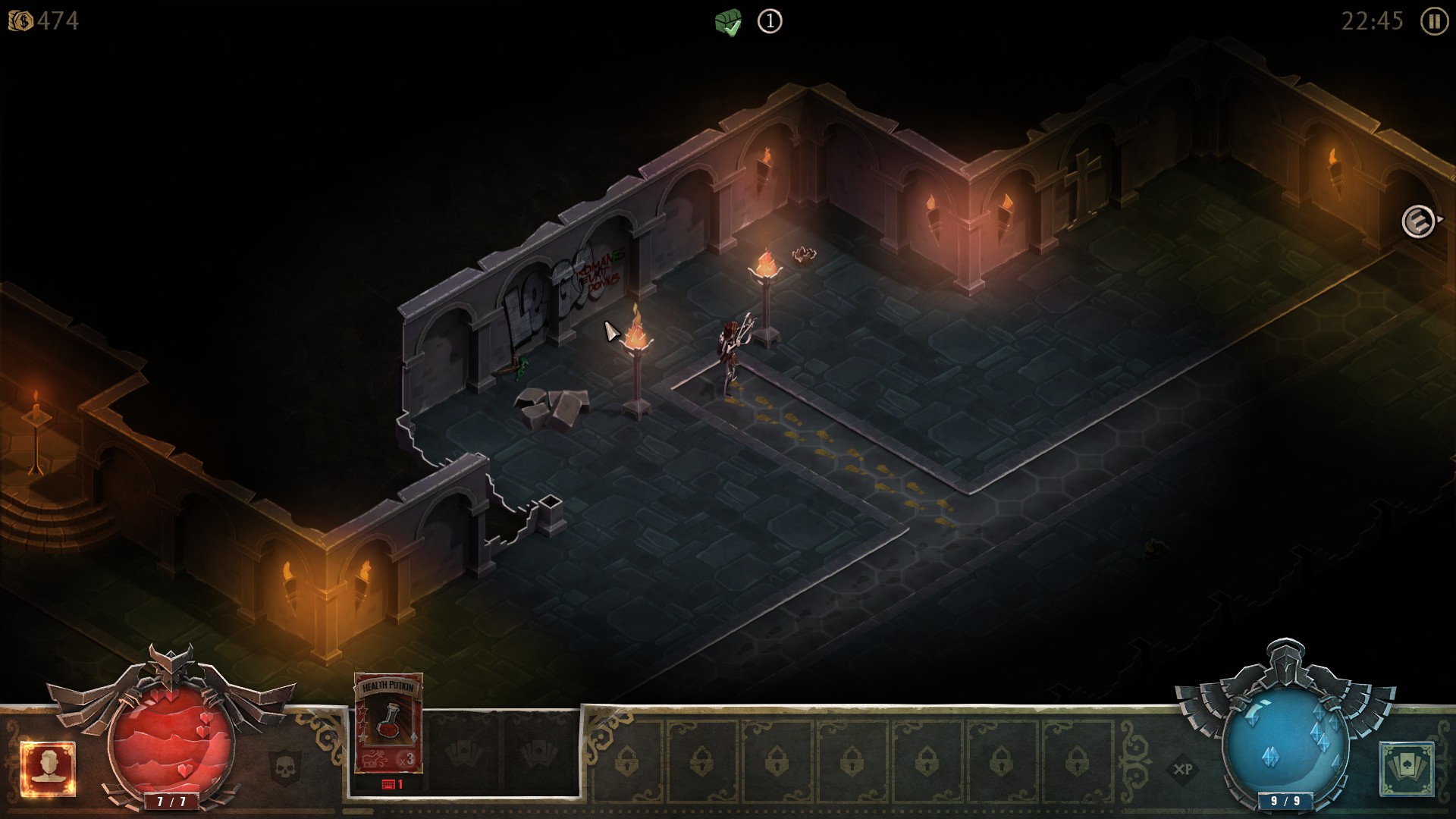Click the XP emblem on the bar
The image size is (1456, 819).
pyautogui.click(x=1182, y=769)
